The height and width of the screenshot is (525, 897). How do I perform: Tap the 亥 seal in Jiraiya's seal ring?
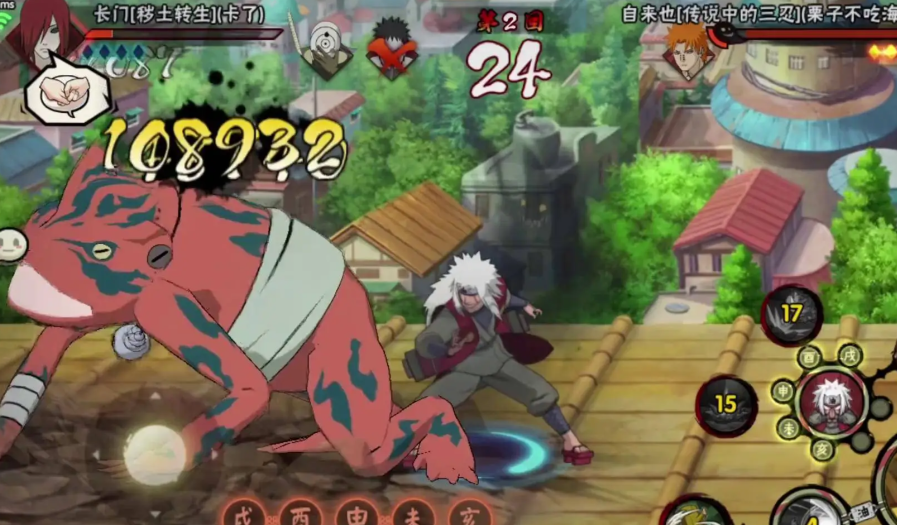[x=822, y=450]
